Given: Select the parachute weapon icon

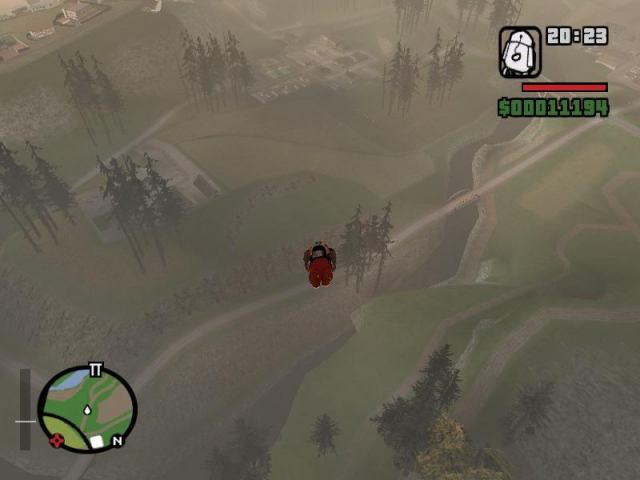Looking at the screenshot, I should coord(520,52).
